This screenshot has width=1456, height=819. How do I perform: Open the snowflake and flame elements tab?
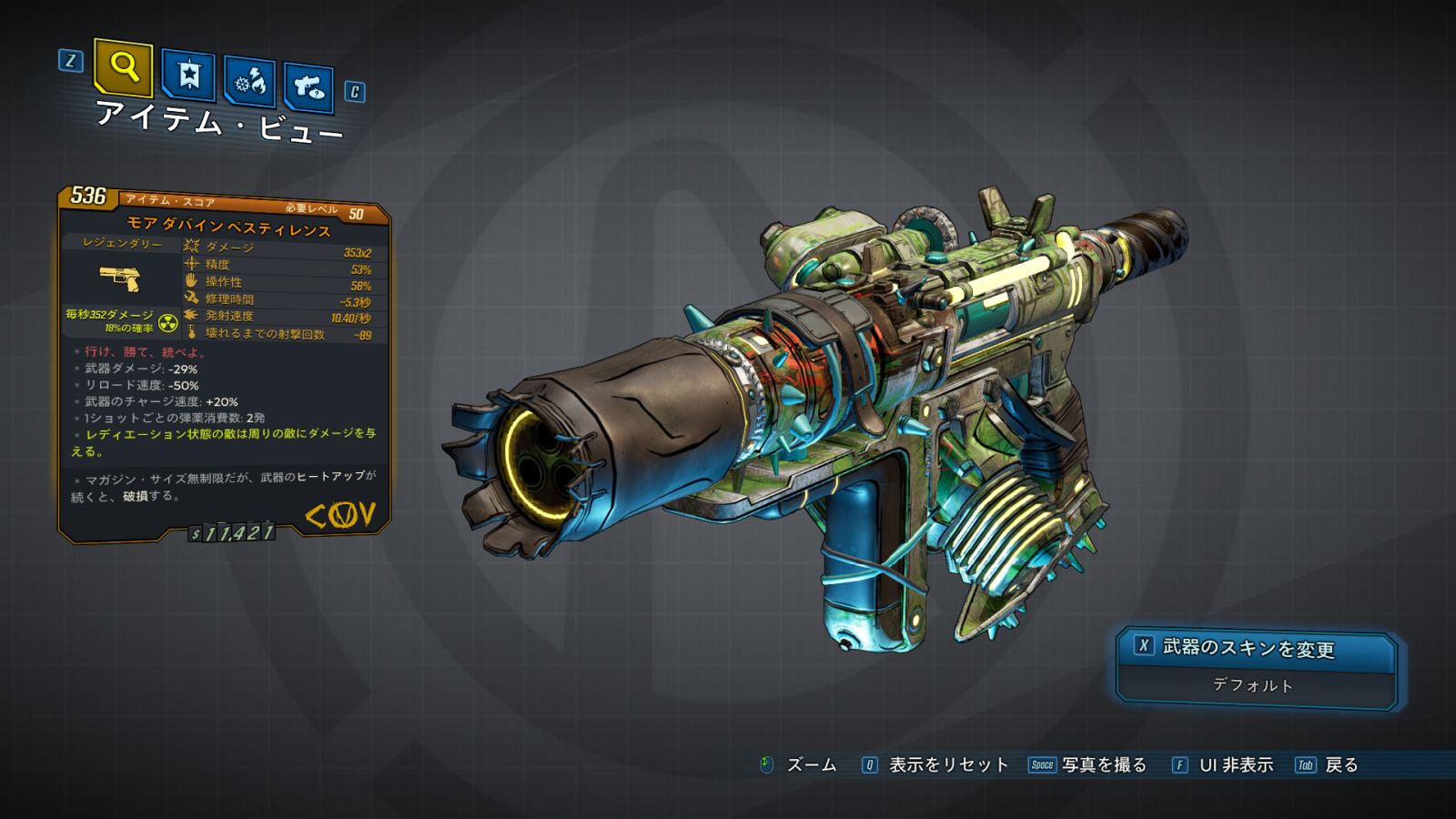[250, 83]
